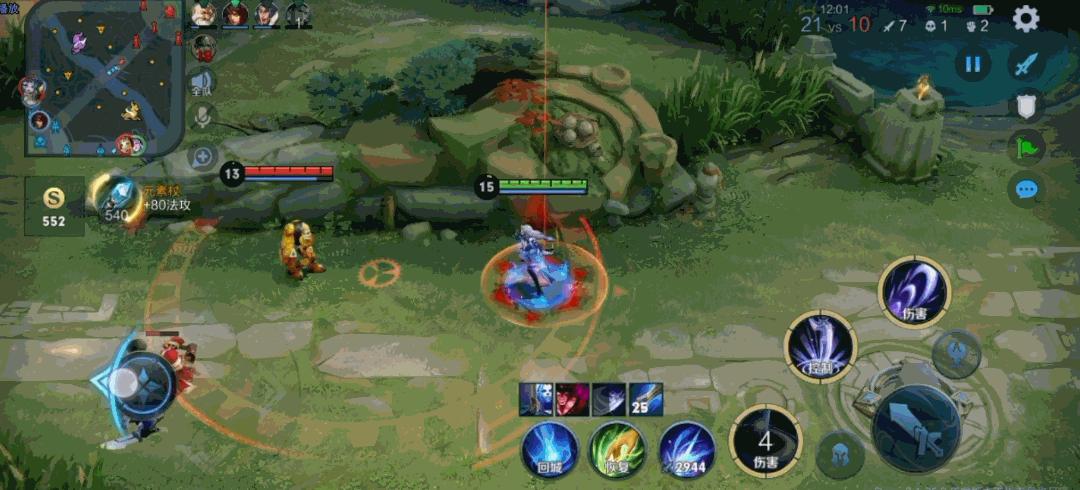Open the quick chat bubble

1026,189
